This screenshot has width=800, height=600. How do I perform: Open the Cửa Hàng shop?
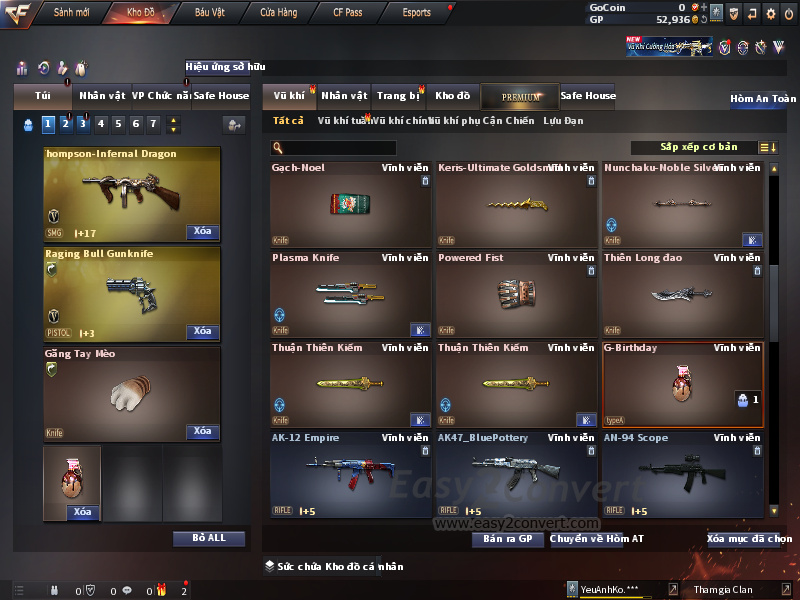tap(278, 13)
